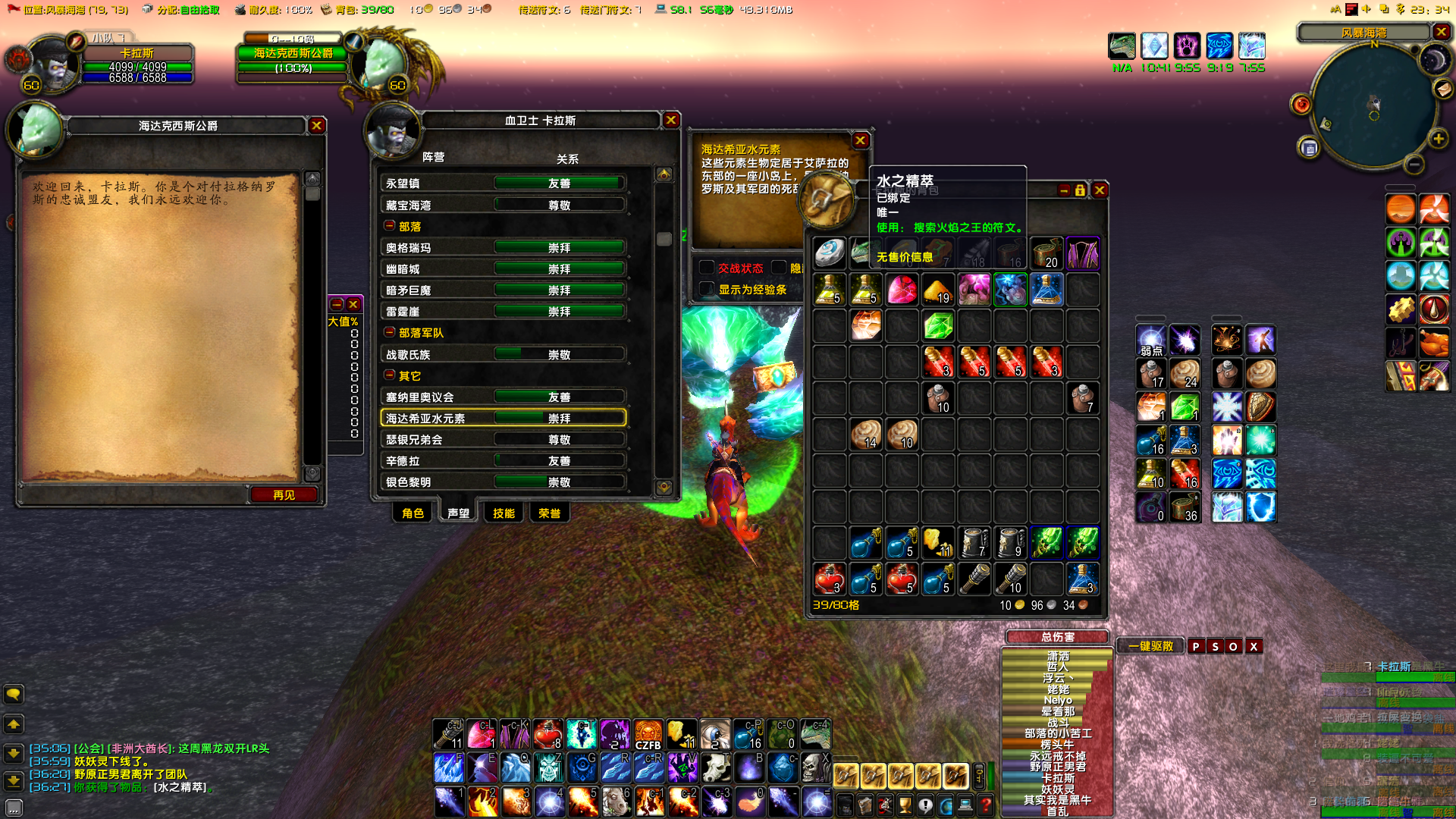Select the 银色黎明 reputation row
Image resolution: width=1456 pixels, height=819 pixels.
[x=503, y=482]
